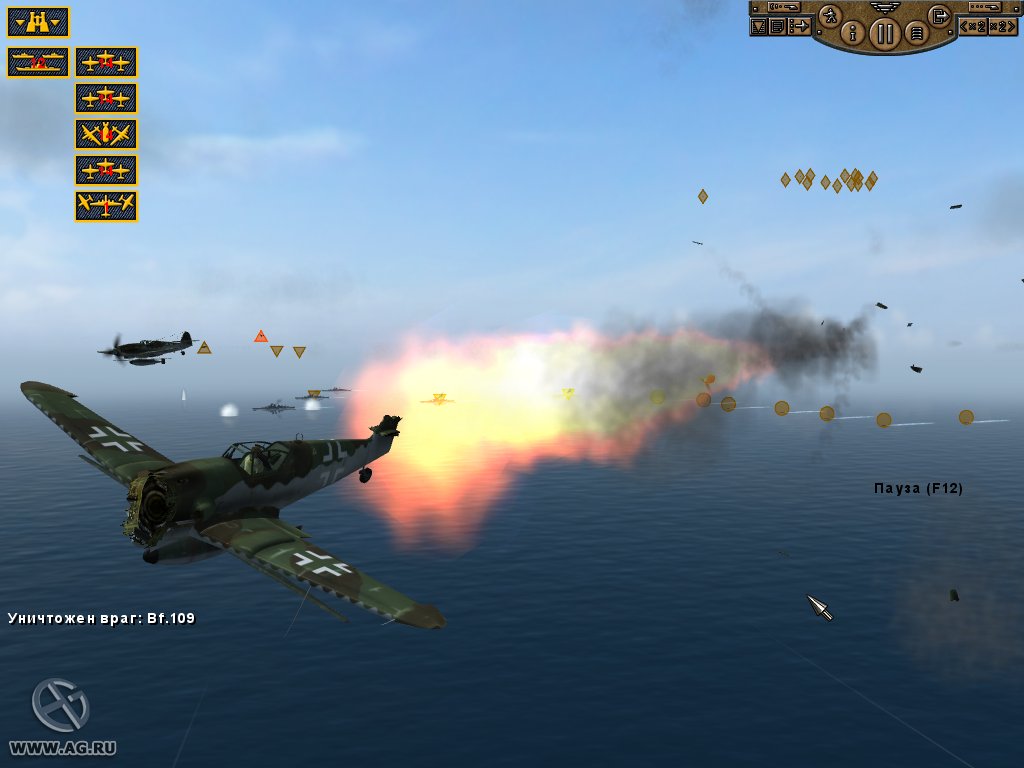Open the document list button
This screenshot has width=1024, height=768.
point(777,26)
